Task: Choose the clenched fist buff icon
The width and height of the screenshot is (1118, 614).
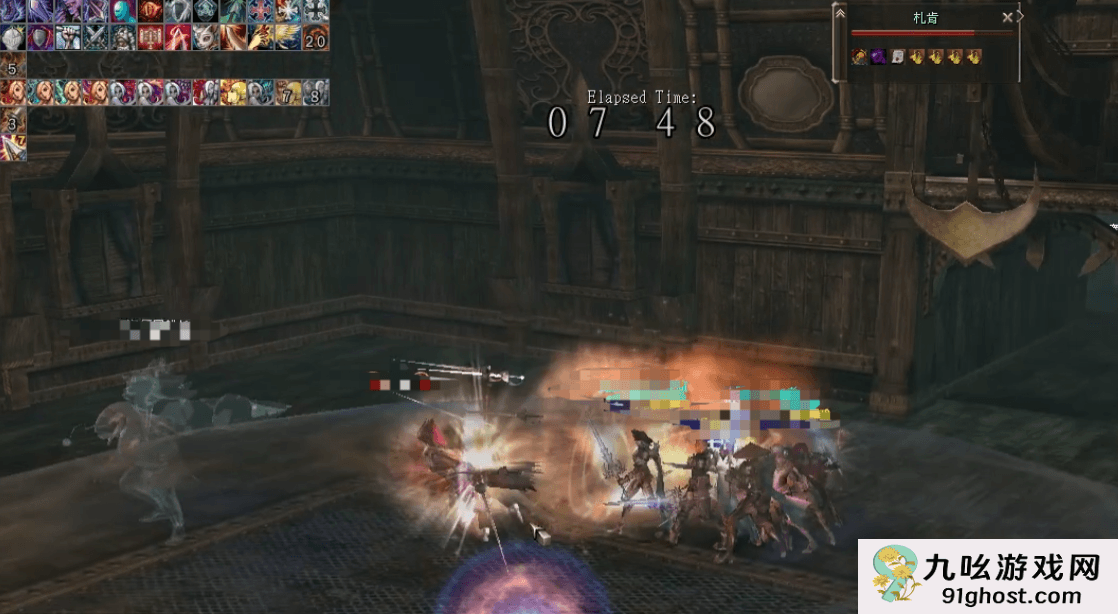Action: (x=67, y=38)
